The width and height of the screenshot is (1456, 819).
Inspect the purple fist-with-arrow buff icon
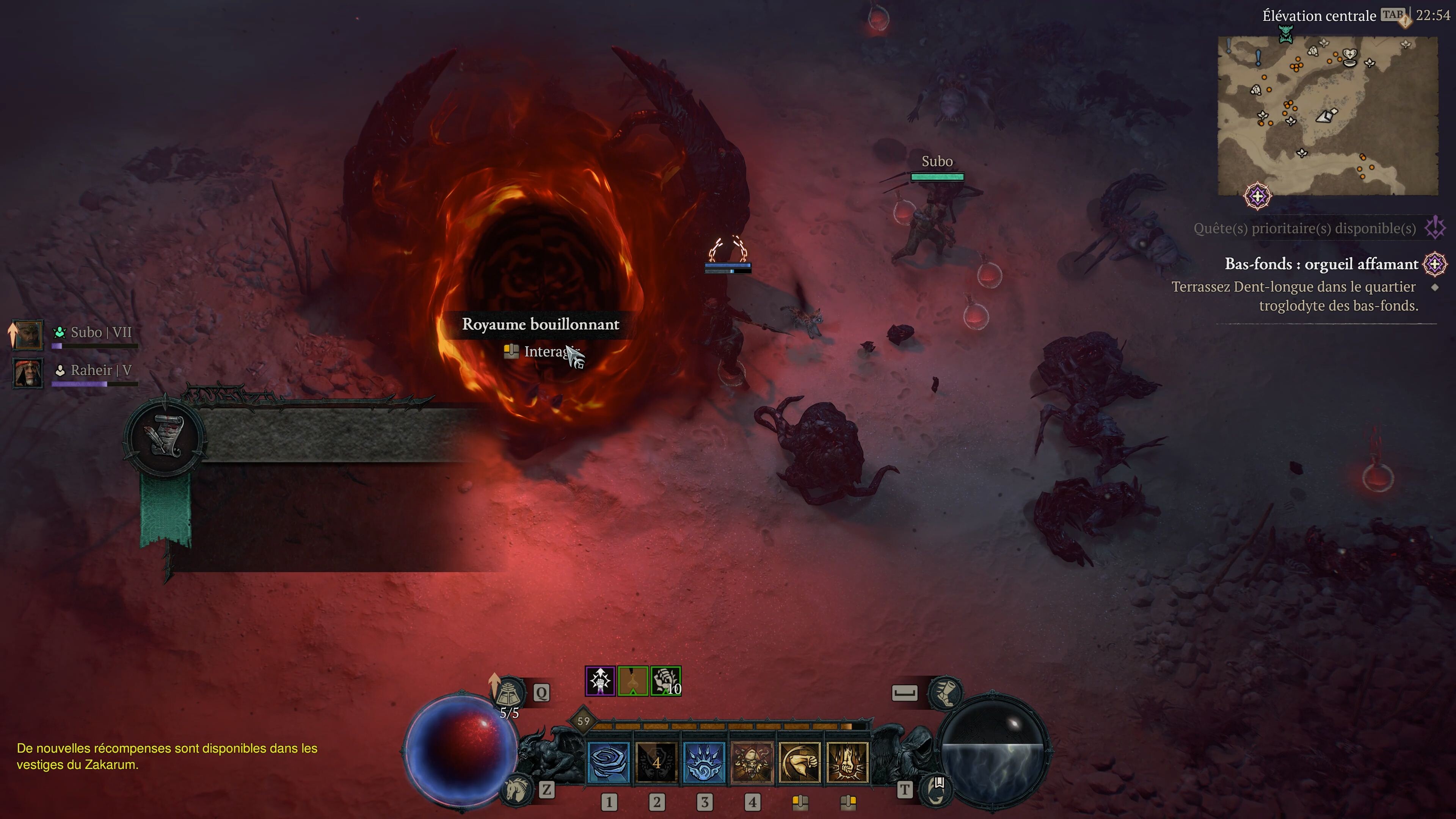pyautogui.click(x=600, y=681)
